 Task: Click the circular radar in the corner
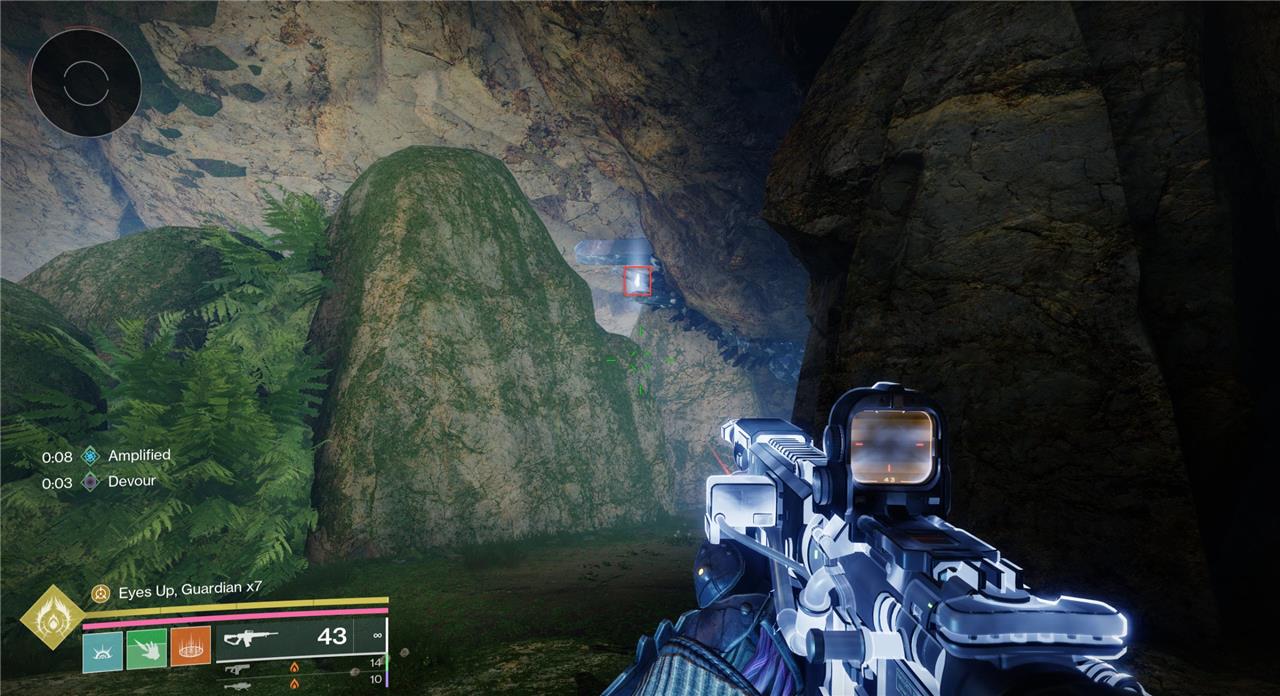(x=85, y=82)
